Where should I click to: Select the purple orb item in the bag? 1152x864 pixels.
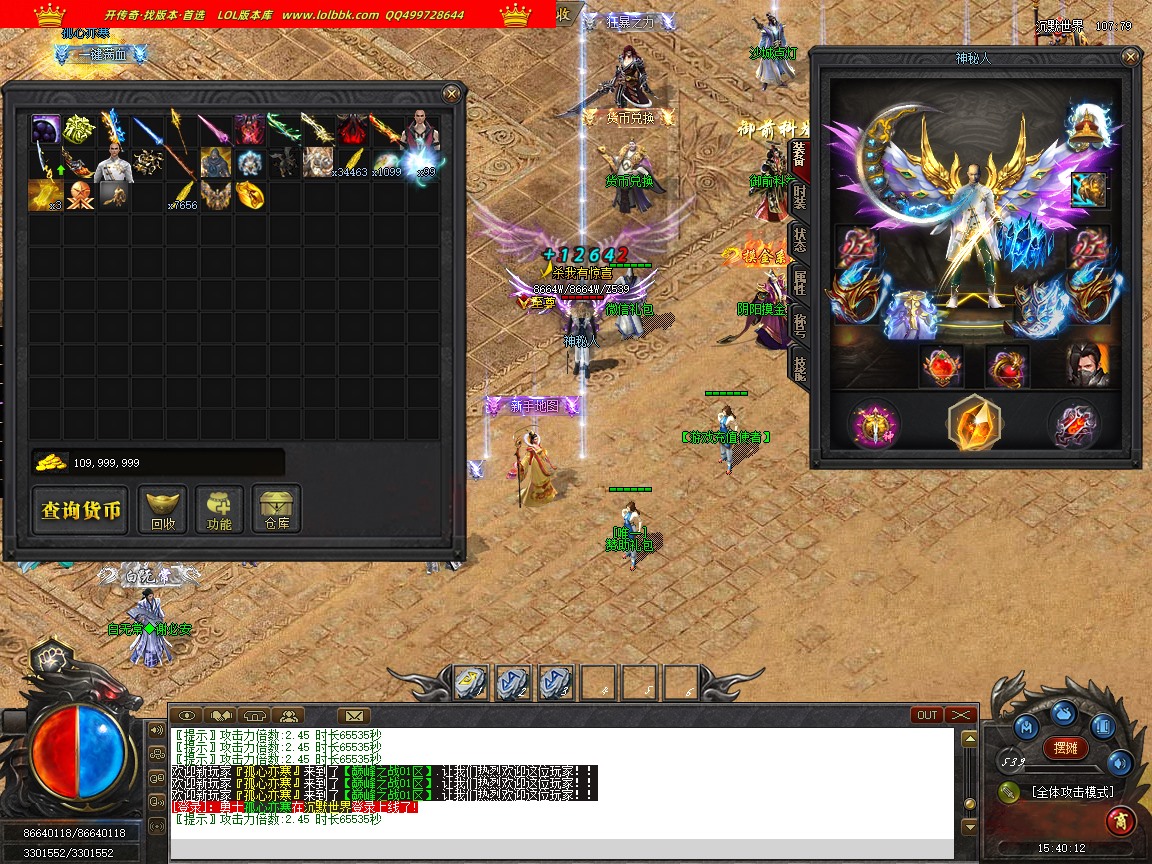(45, 128)
